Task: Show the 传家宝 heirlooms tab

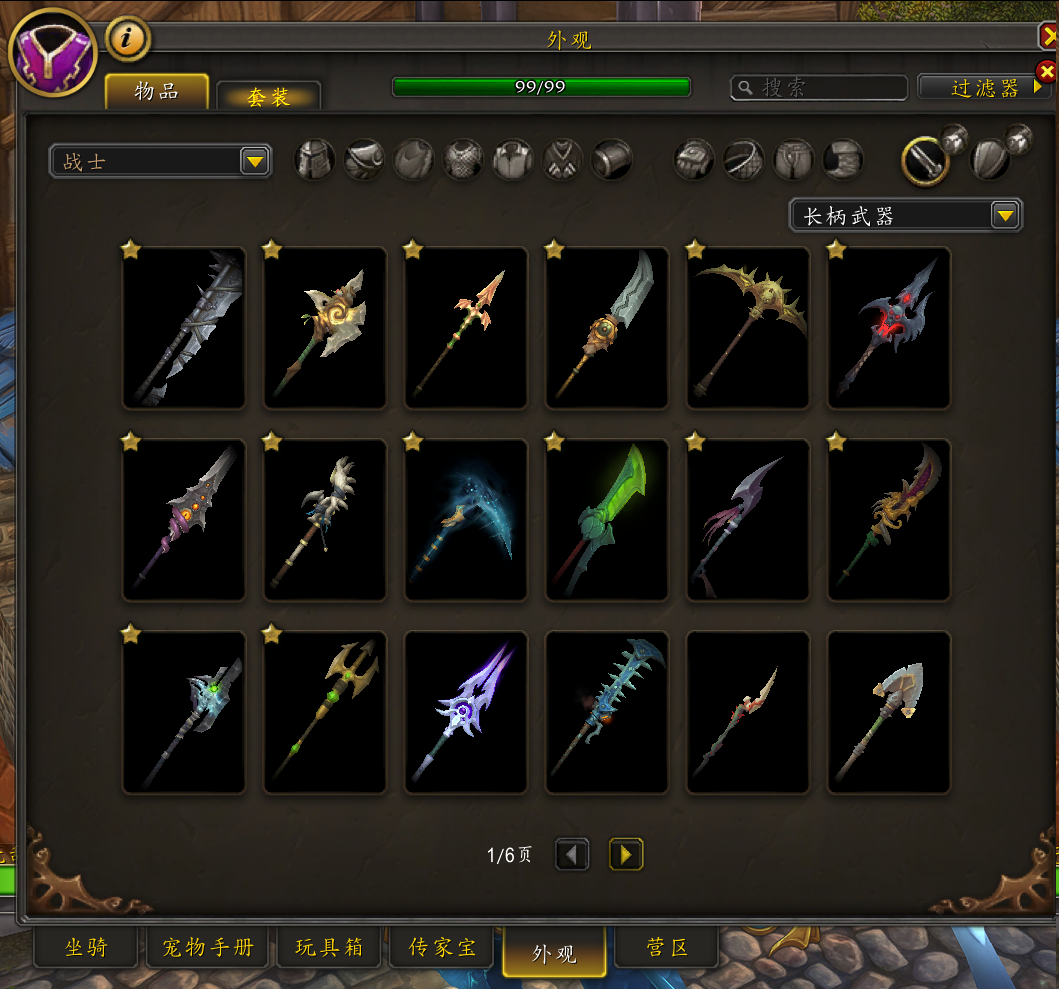Action: click(442, 947)
